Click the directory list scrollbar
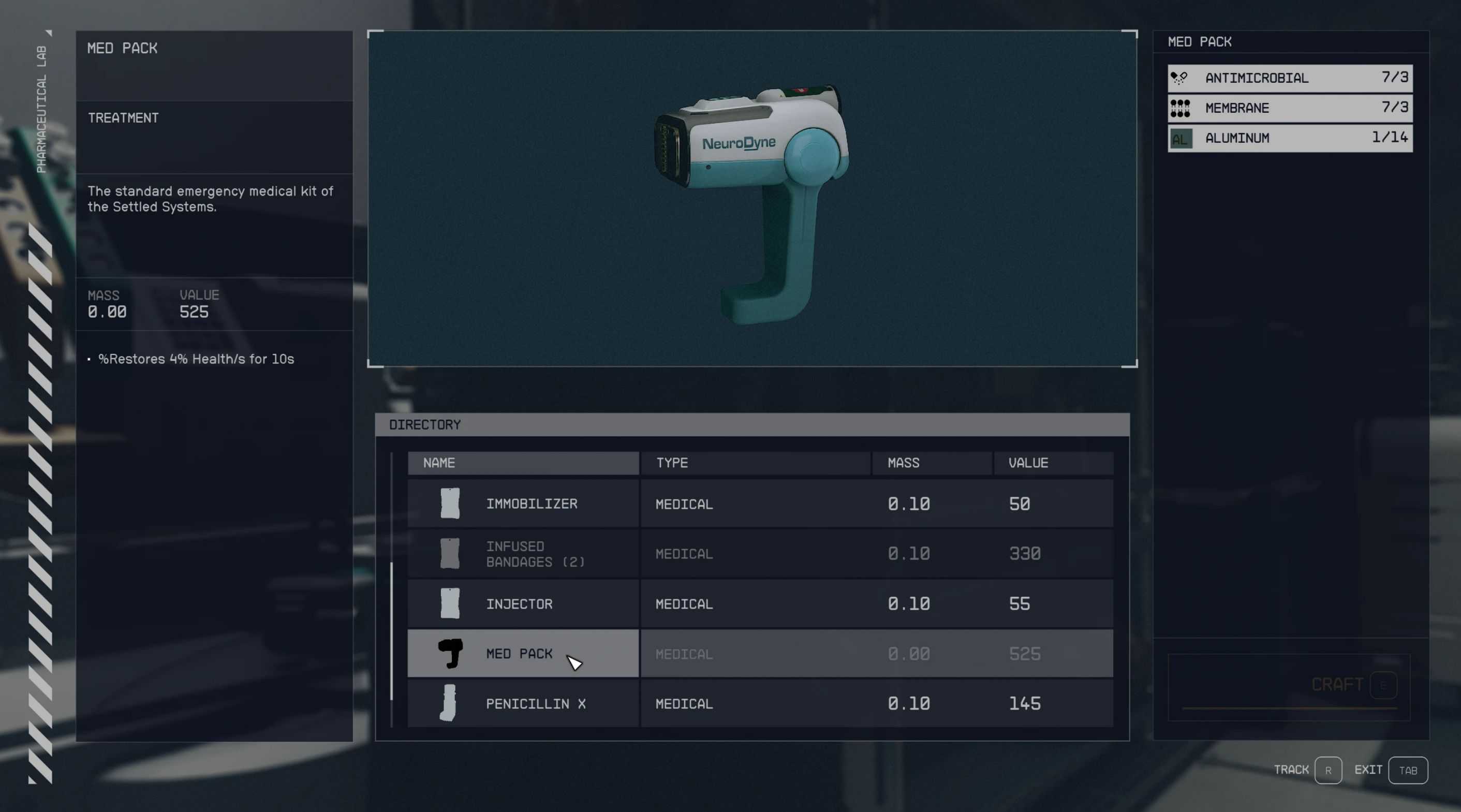1461x812 pixels. 391,630
